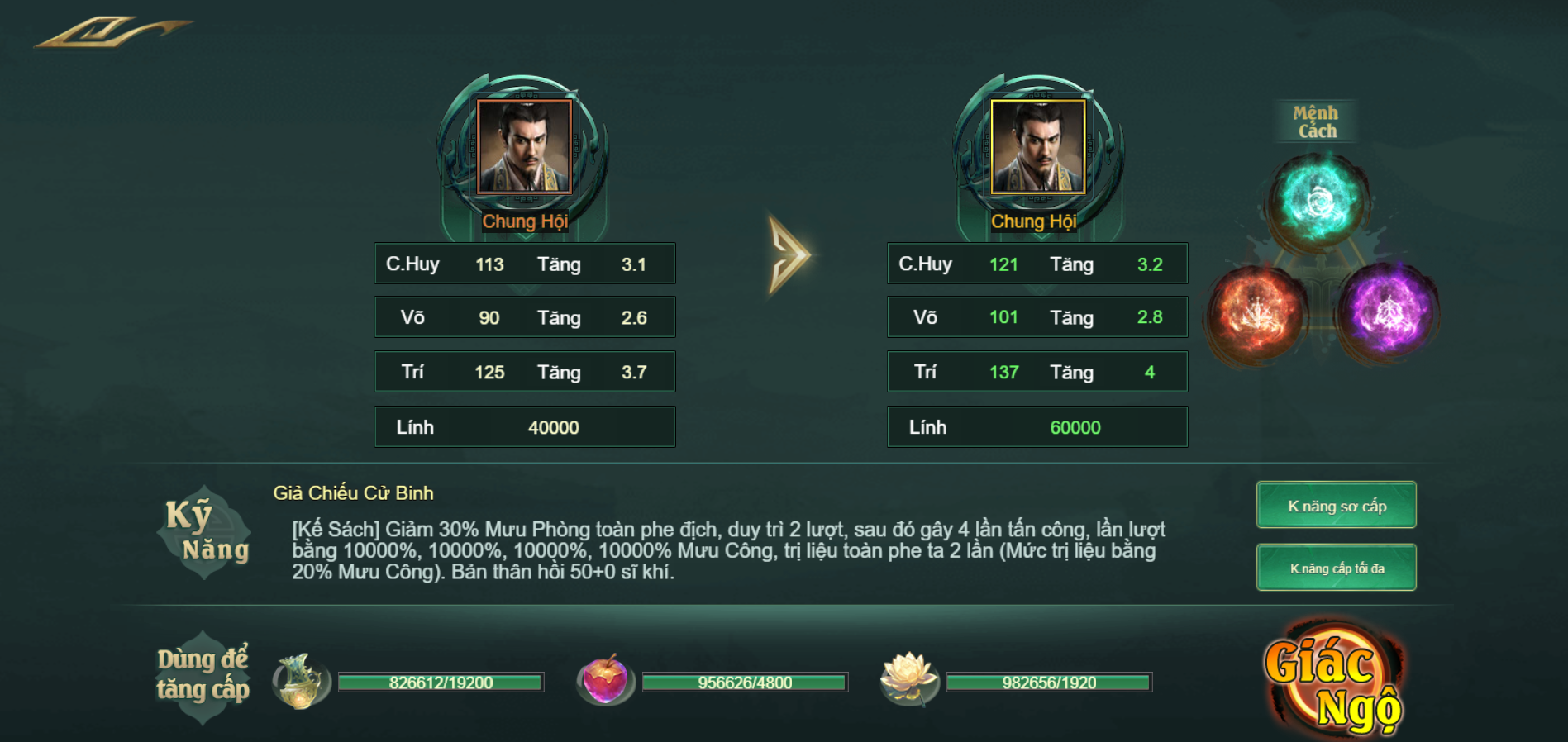Select the purple Mệnh Cách orb
1568x742 pixels.
pos(1388,311)
